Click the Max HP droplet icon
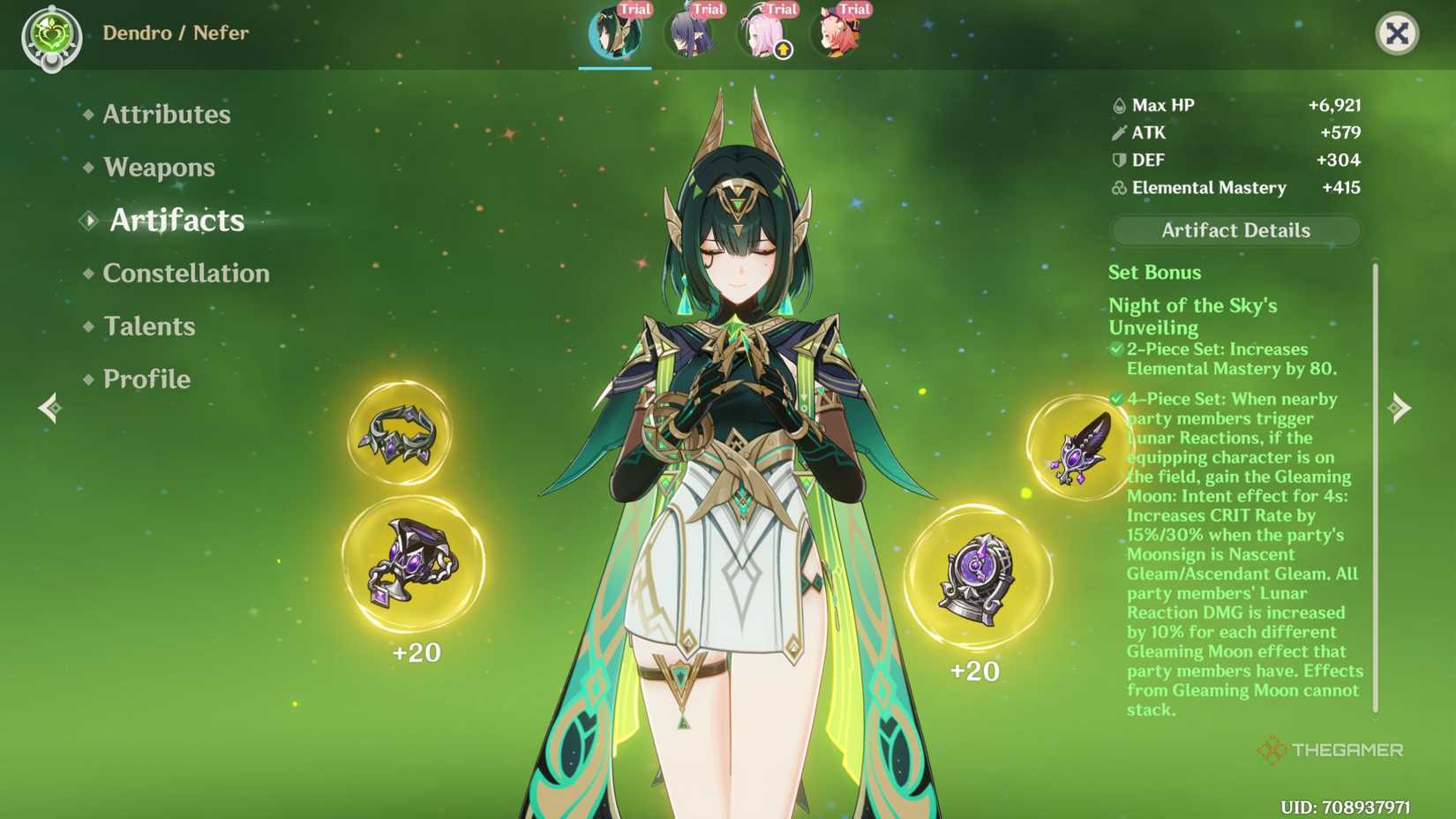 (1119, 105)
